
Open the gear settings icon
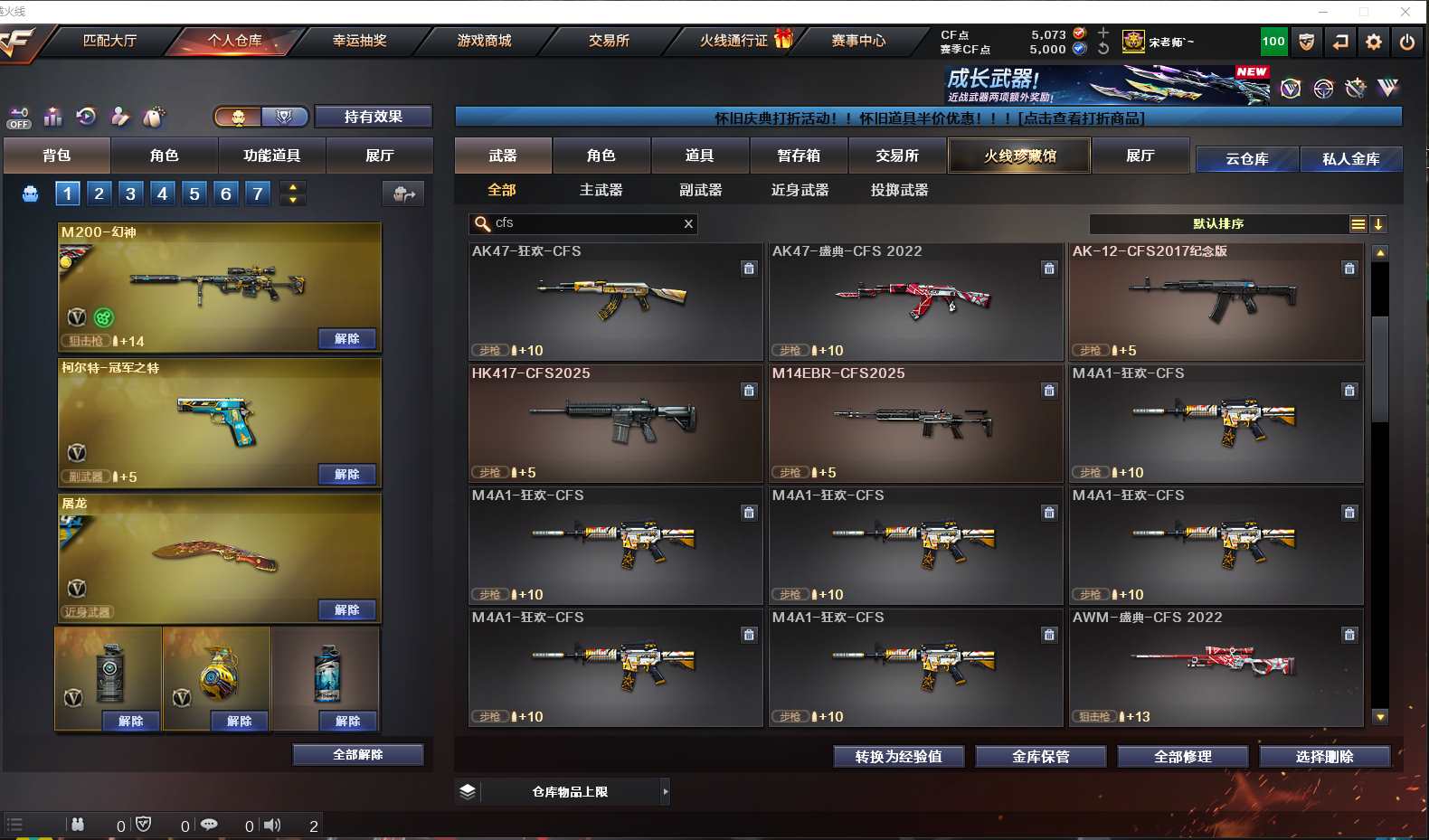[x=1373, y=42]
